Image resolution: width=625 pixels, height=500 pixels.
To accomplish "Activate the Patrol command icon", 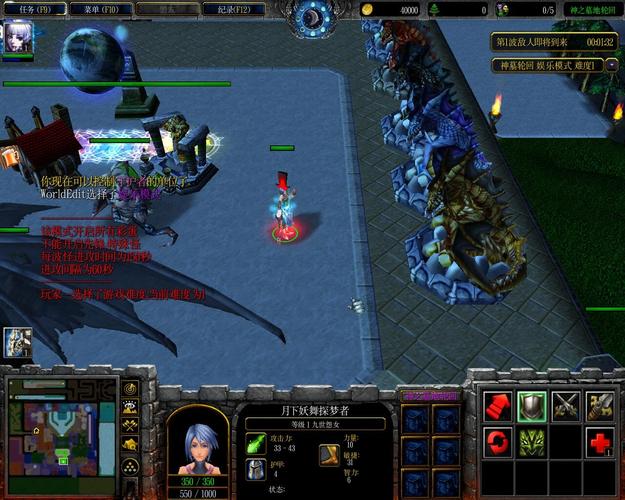I will (x=600, y=404).
